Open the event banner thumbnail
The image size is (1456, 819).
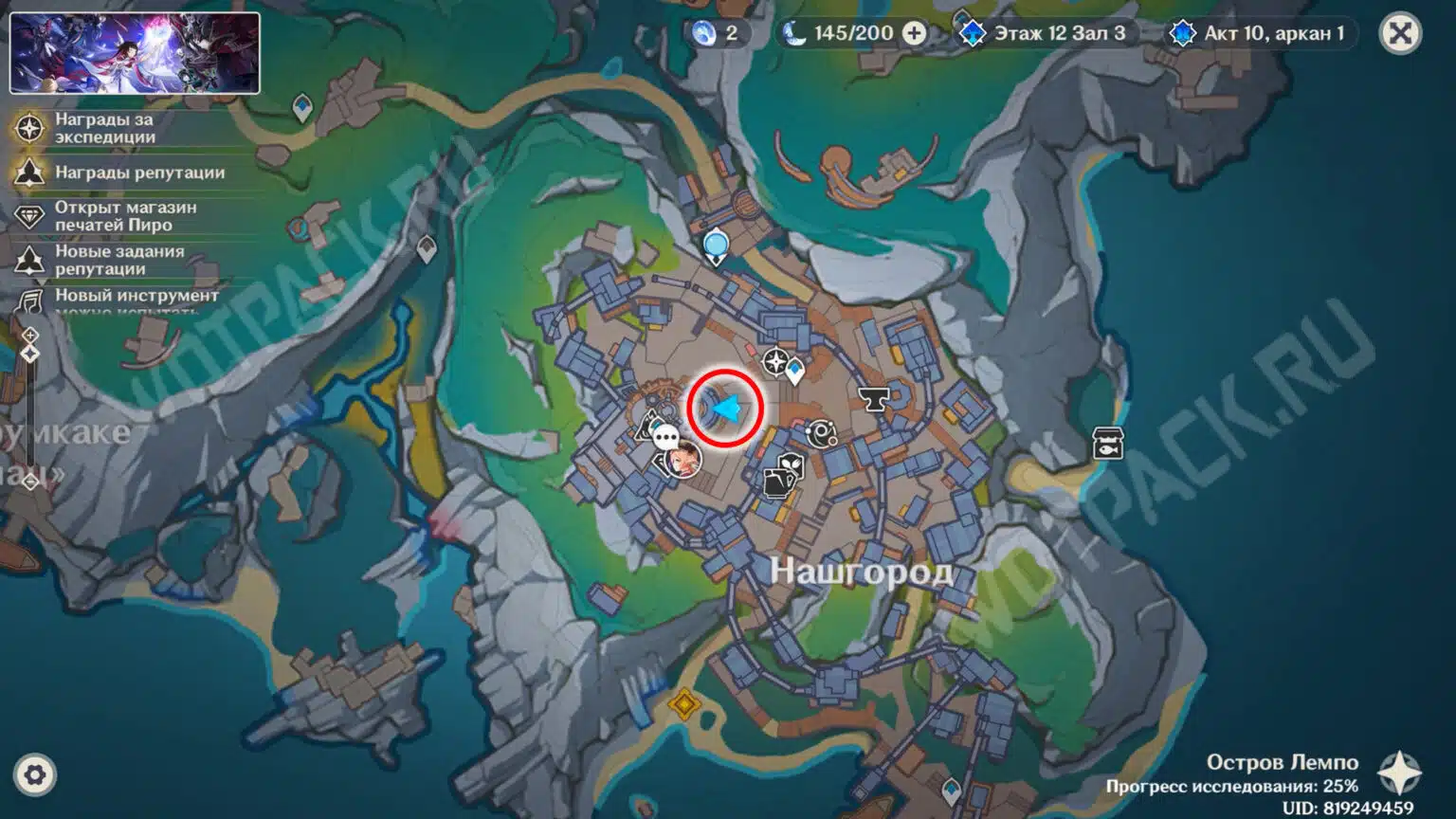135,53
